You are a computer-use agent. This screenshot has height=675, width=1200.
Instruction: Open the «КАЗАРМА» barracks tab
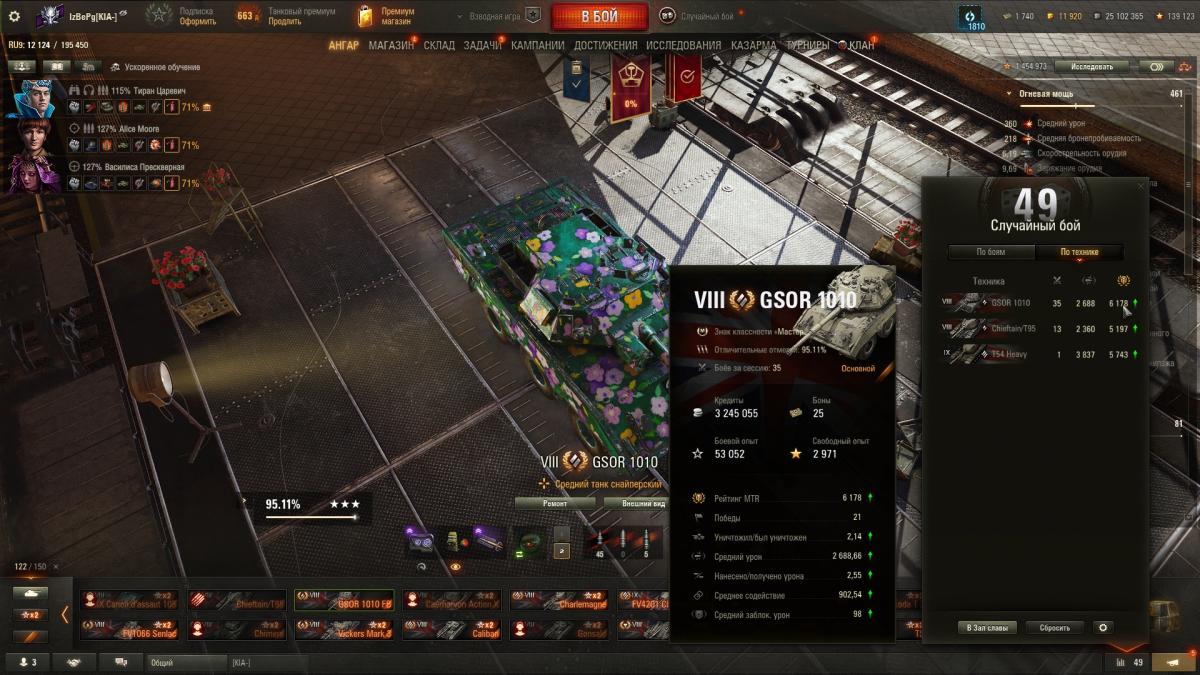tap(753, 46)
